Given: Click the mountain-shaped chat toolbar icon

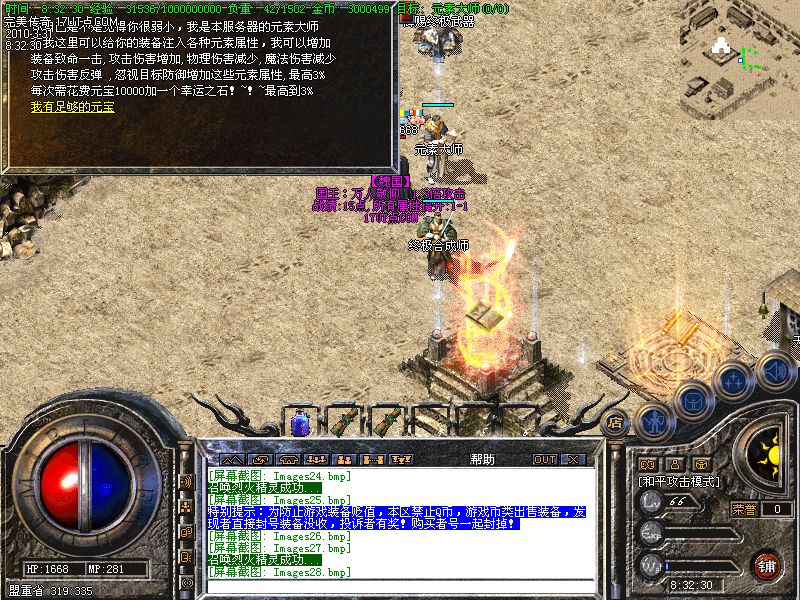Looking at the screenshot, I should pyautogui.click(x=232, y=460).
